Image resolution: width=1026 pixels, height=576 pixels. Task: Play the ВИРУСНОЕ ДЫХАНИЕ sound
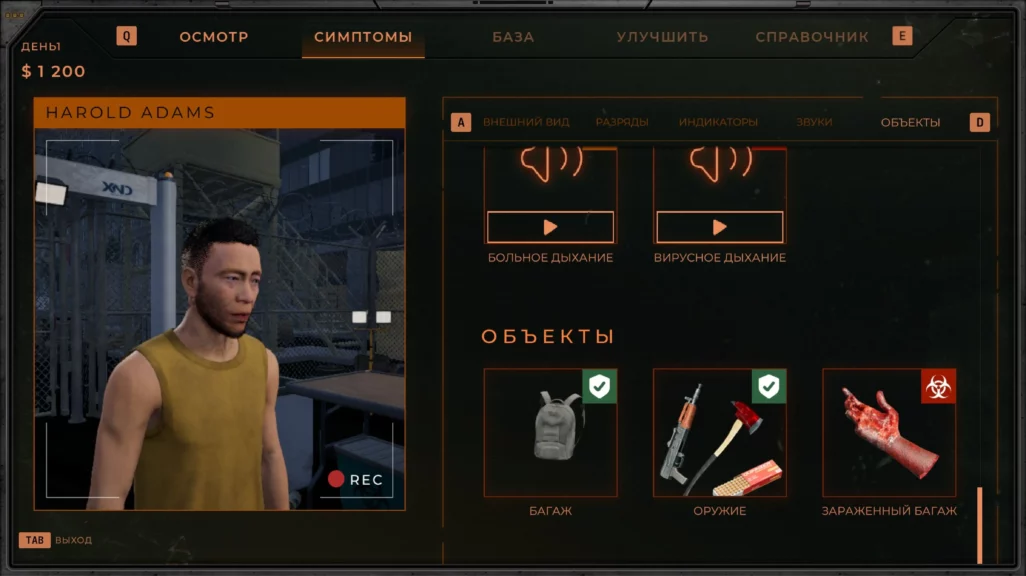coord(719,227)
